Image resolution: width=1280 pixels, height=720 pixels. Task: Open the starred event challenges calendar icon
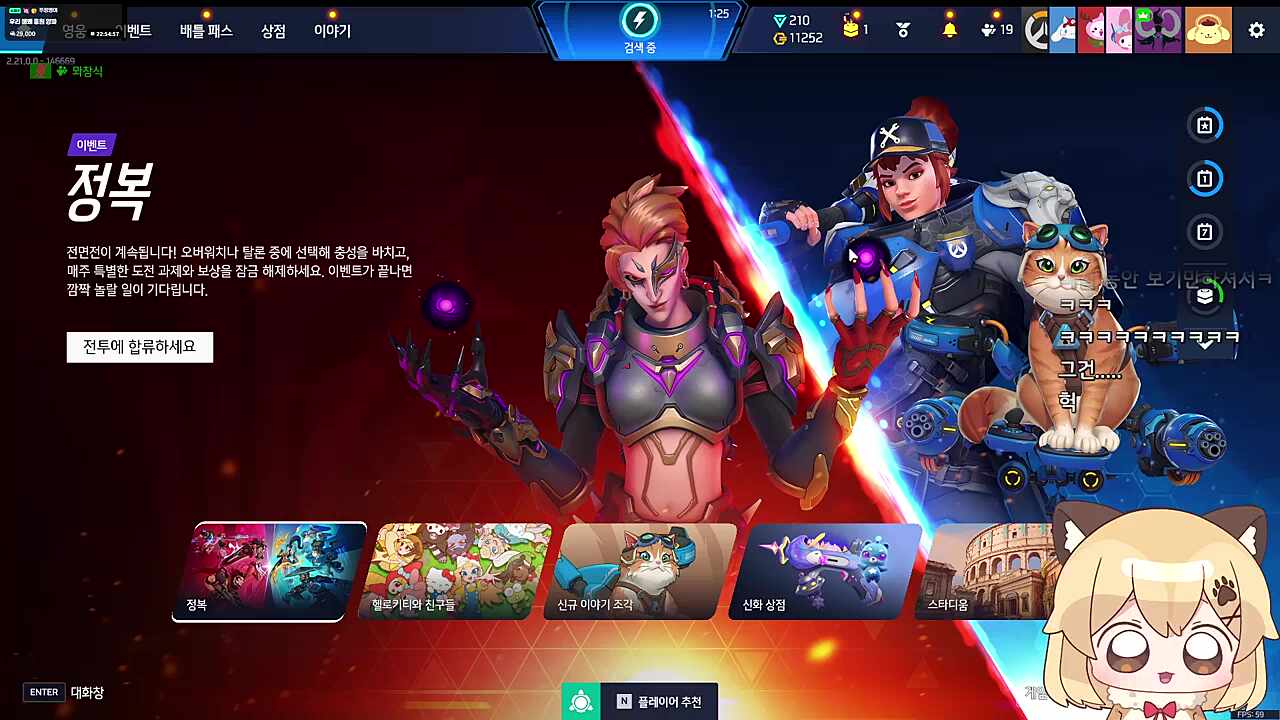point(1205,125)
